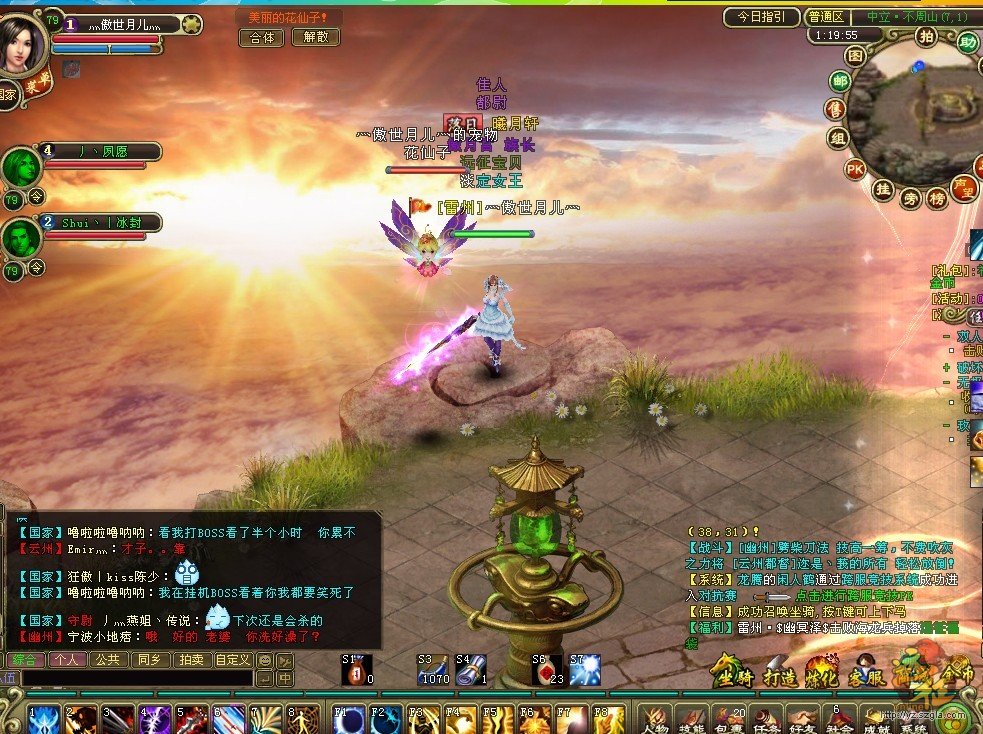Open the world map with the 图 button
The image size is (983, 734).
855,55
